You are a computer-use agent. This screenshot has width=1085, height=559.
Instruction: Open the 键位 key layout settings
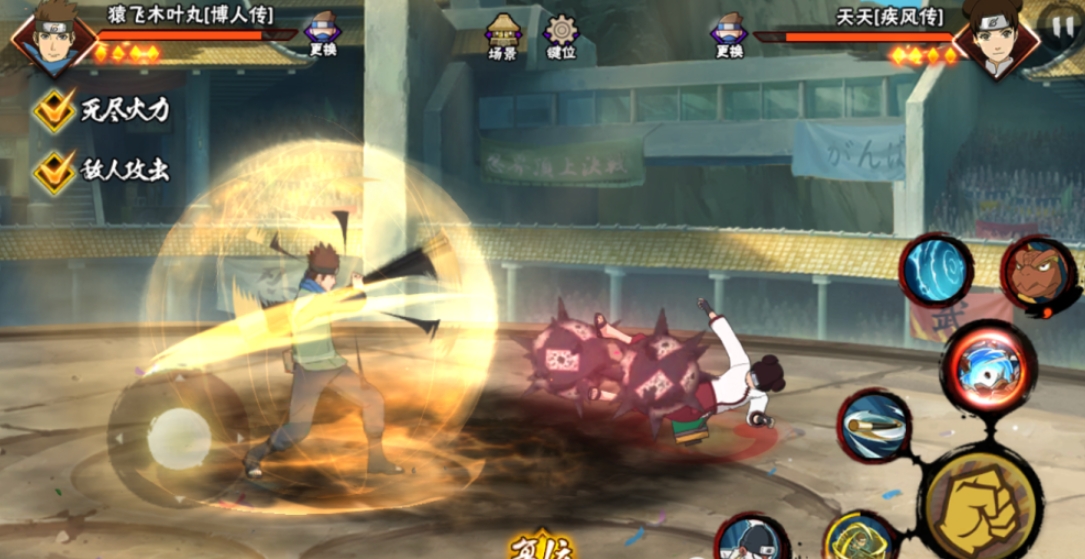[x=561, y=36]
